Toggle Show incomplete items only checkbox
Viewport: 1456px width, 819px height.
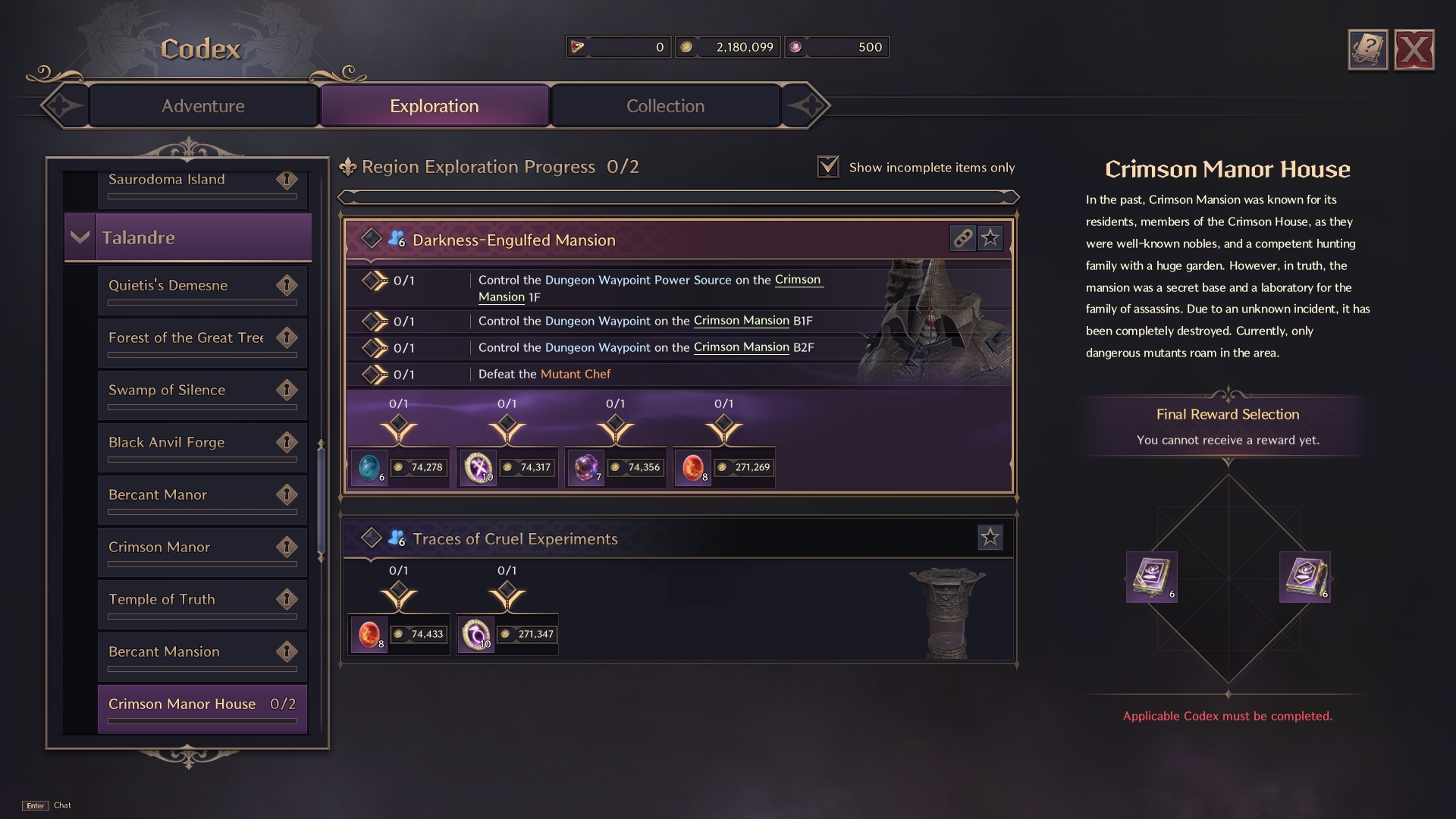[x=828, y=167]
